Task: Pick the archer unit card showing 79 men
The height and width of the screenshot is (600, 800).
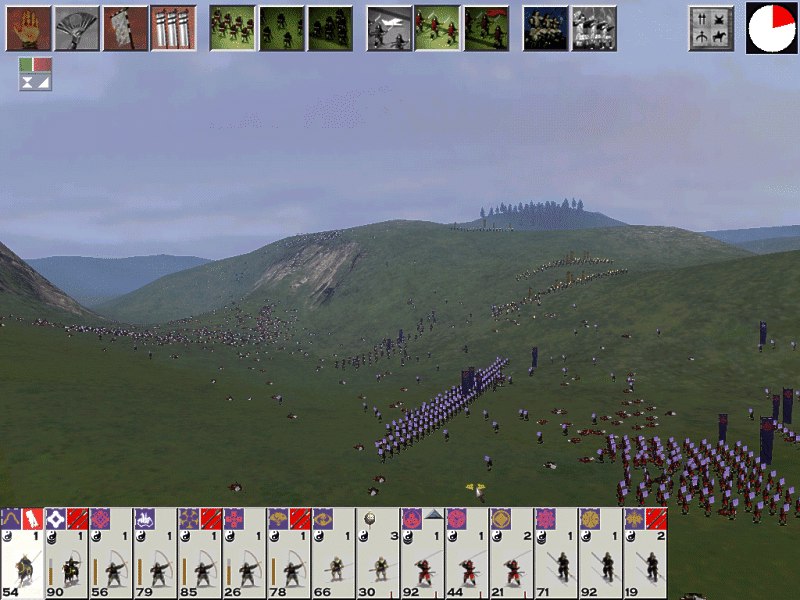Action: pos(156,555)
